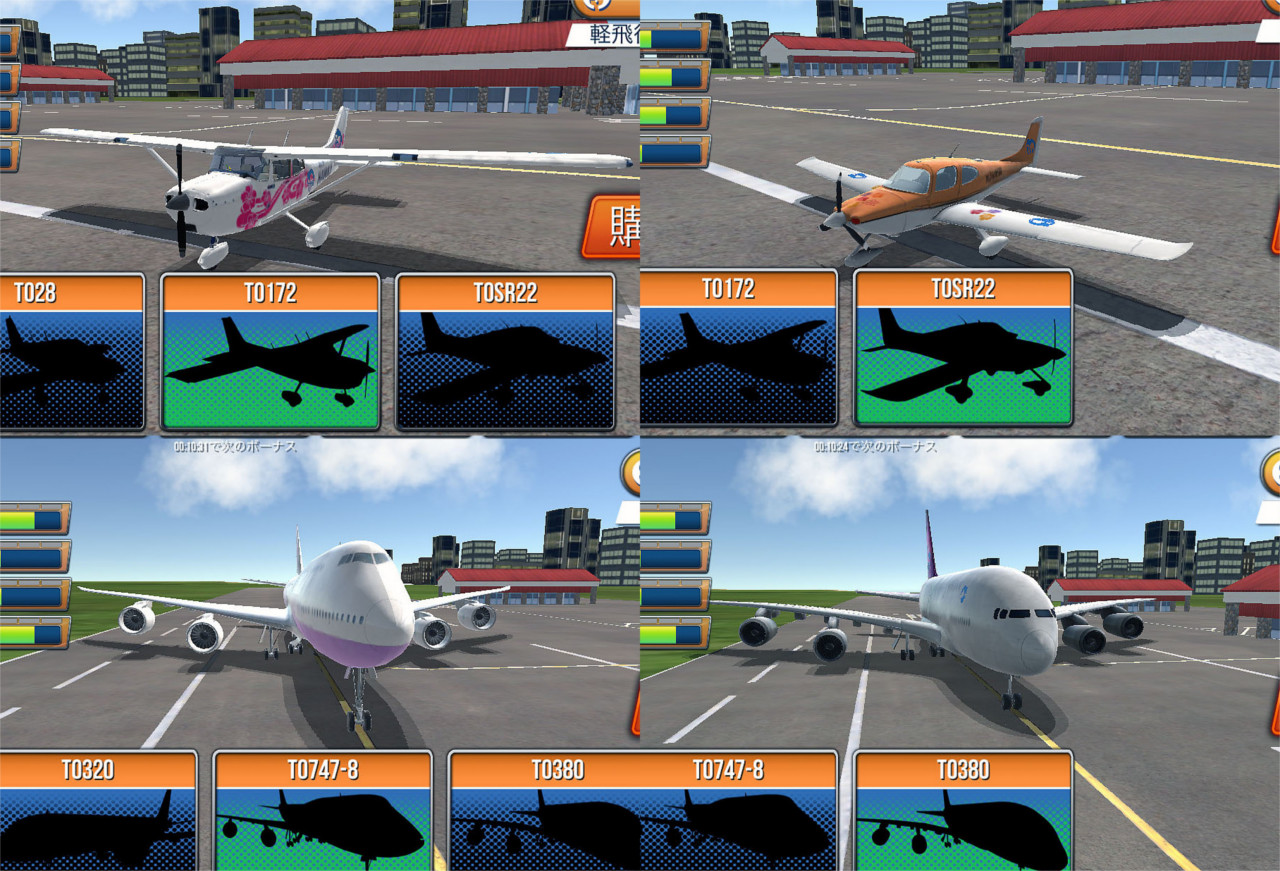Image resolution: width=1280 pixels, height=871 pixels.
Task: Pick the green highlighted T0747-8 card
Action: click(x=323, y=812)
